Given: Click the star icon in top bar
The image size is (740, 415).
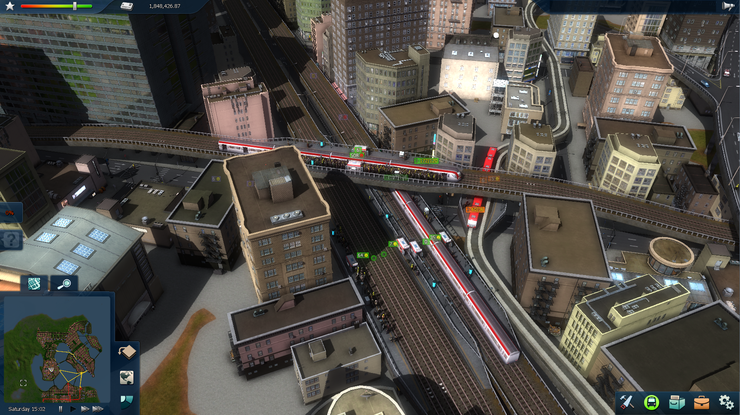Looking at the screenshot, I should point(10,6).
